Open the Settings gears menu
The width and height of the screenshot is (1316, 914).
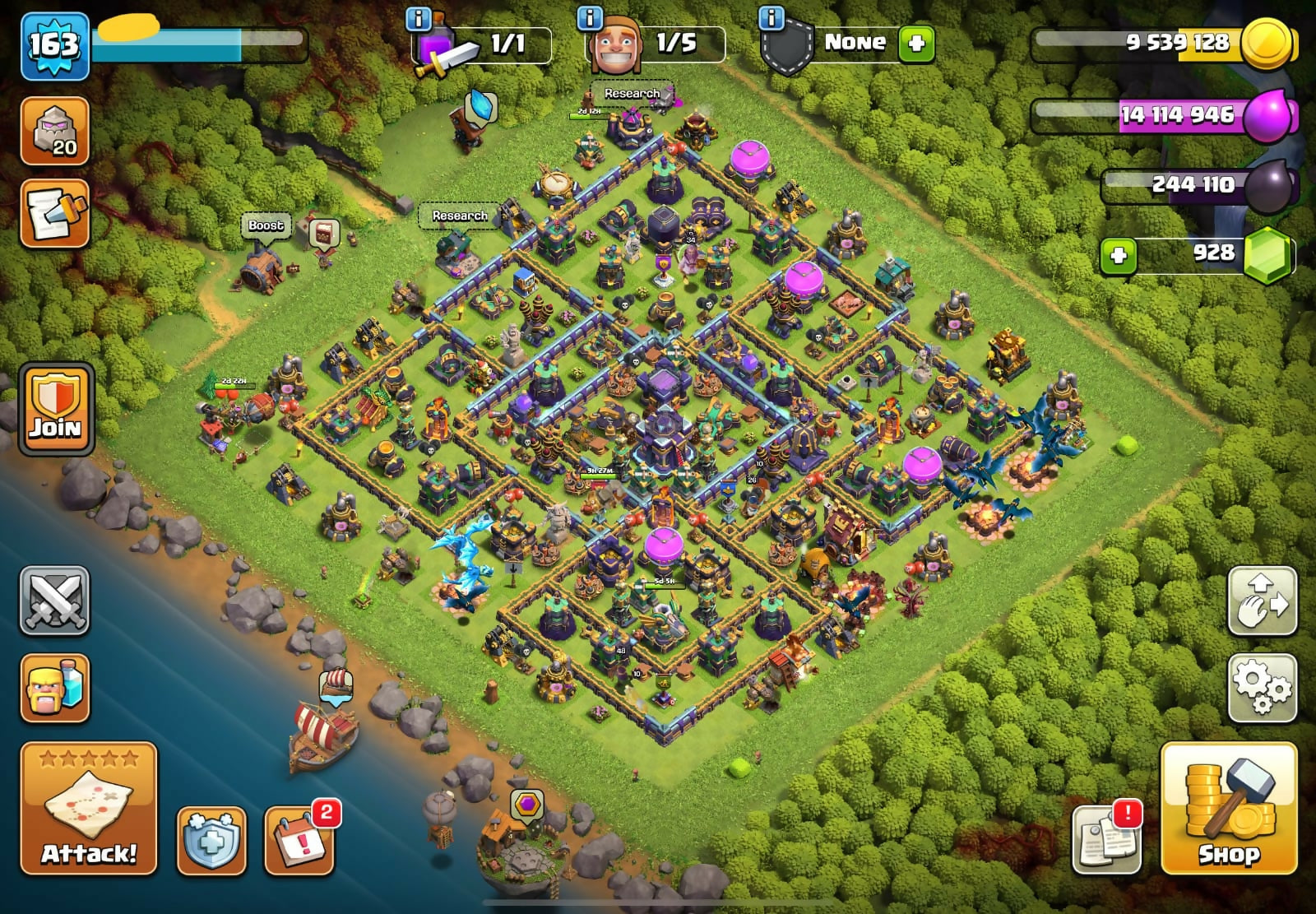tap(1262, 689)
